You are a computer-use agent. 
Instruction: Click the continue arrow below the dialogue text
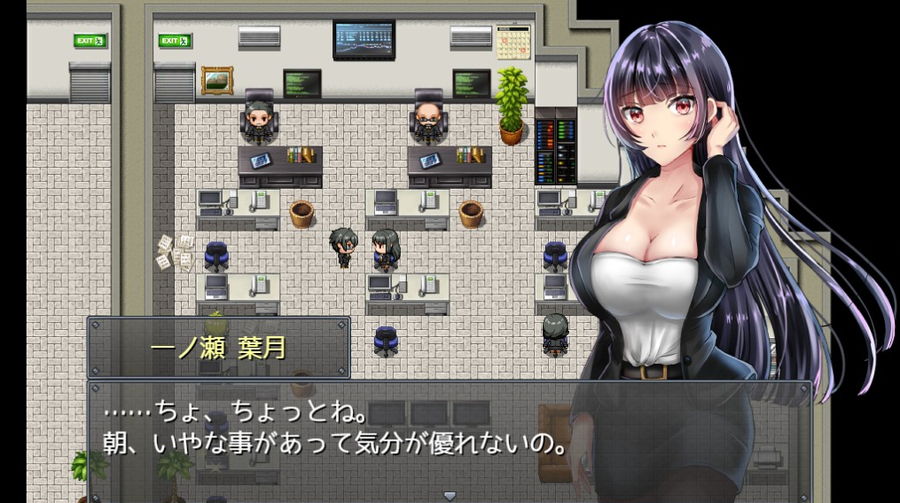point(448,494)
